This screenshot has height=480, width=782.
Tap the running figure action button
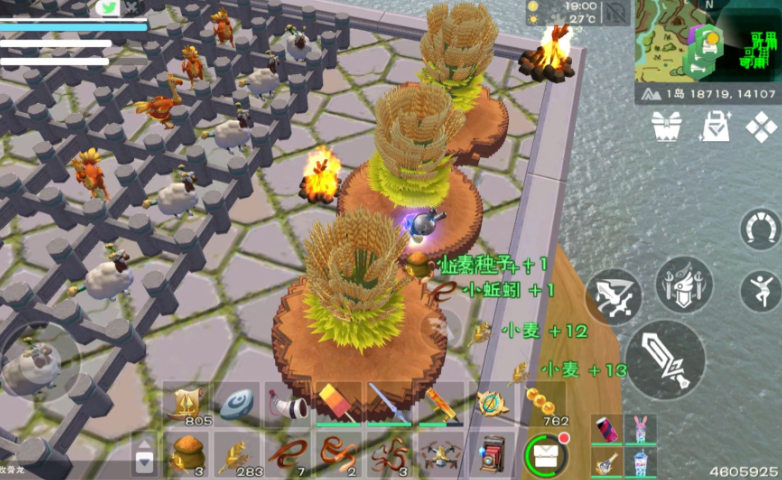click(x=761, y=291)
